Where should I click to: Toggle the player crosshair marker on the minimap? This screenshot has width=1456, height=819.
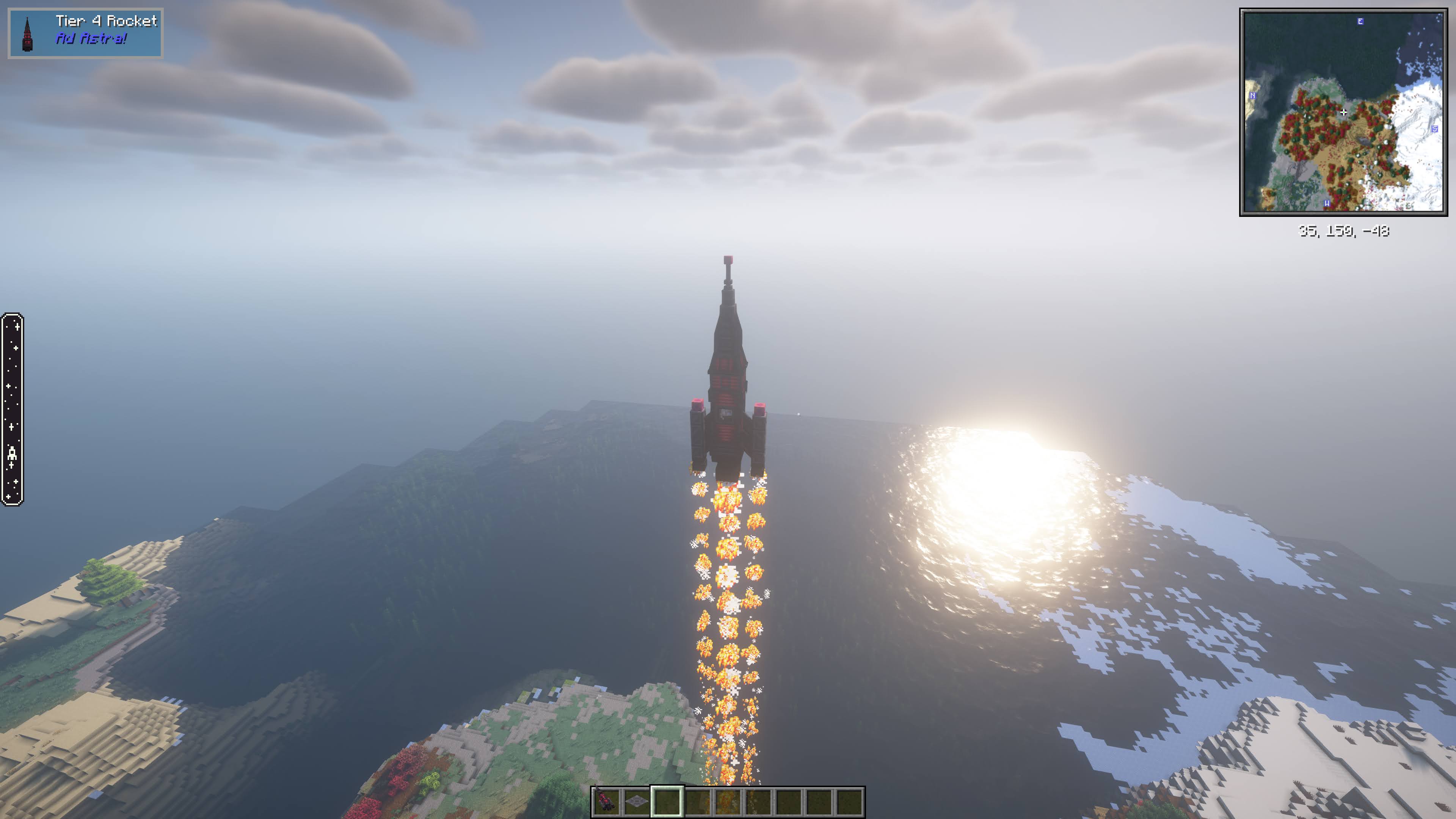pos(1343,113)
